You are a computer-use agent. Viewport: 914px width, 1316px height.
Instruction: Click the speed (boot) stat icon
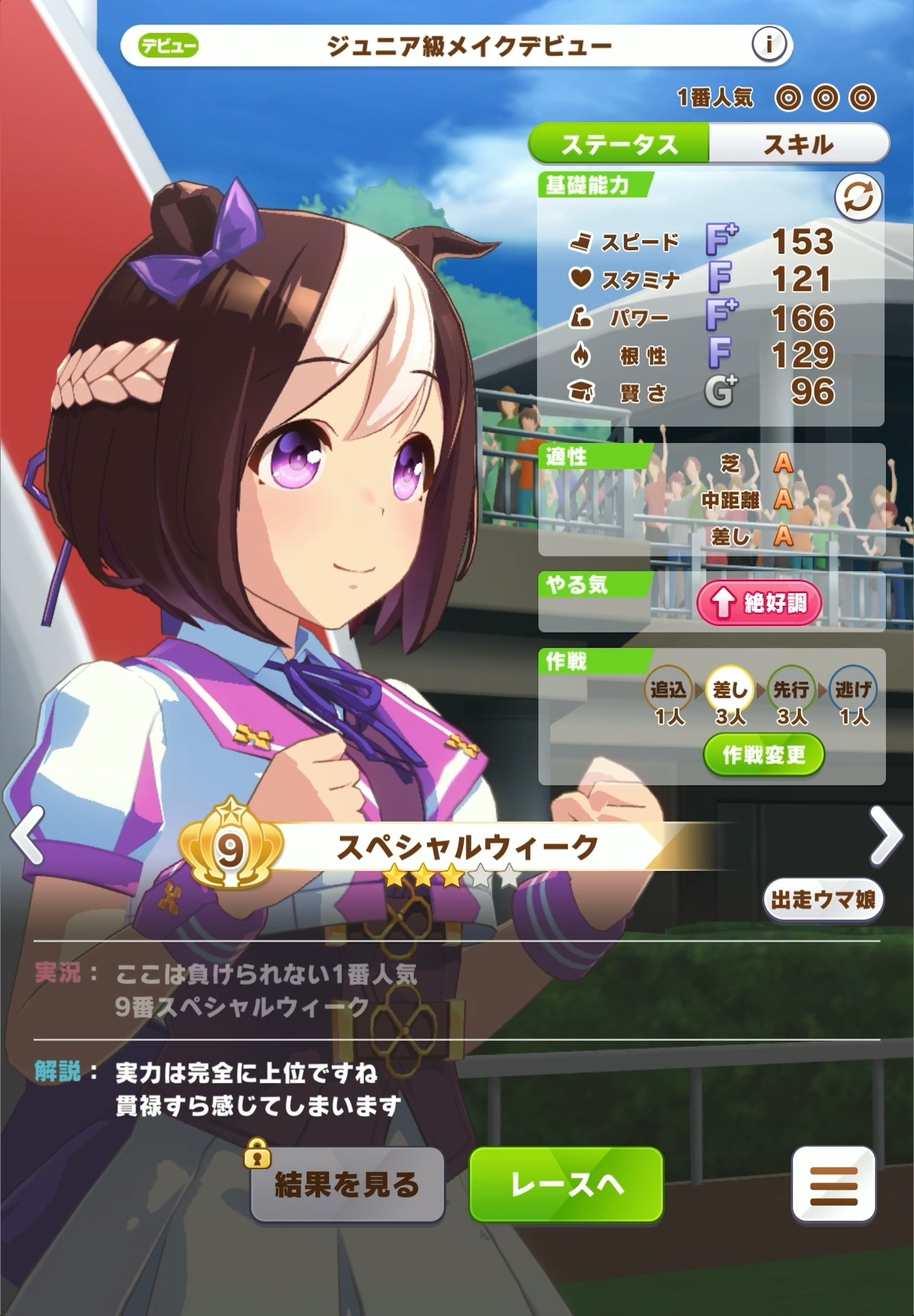579,241
